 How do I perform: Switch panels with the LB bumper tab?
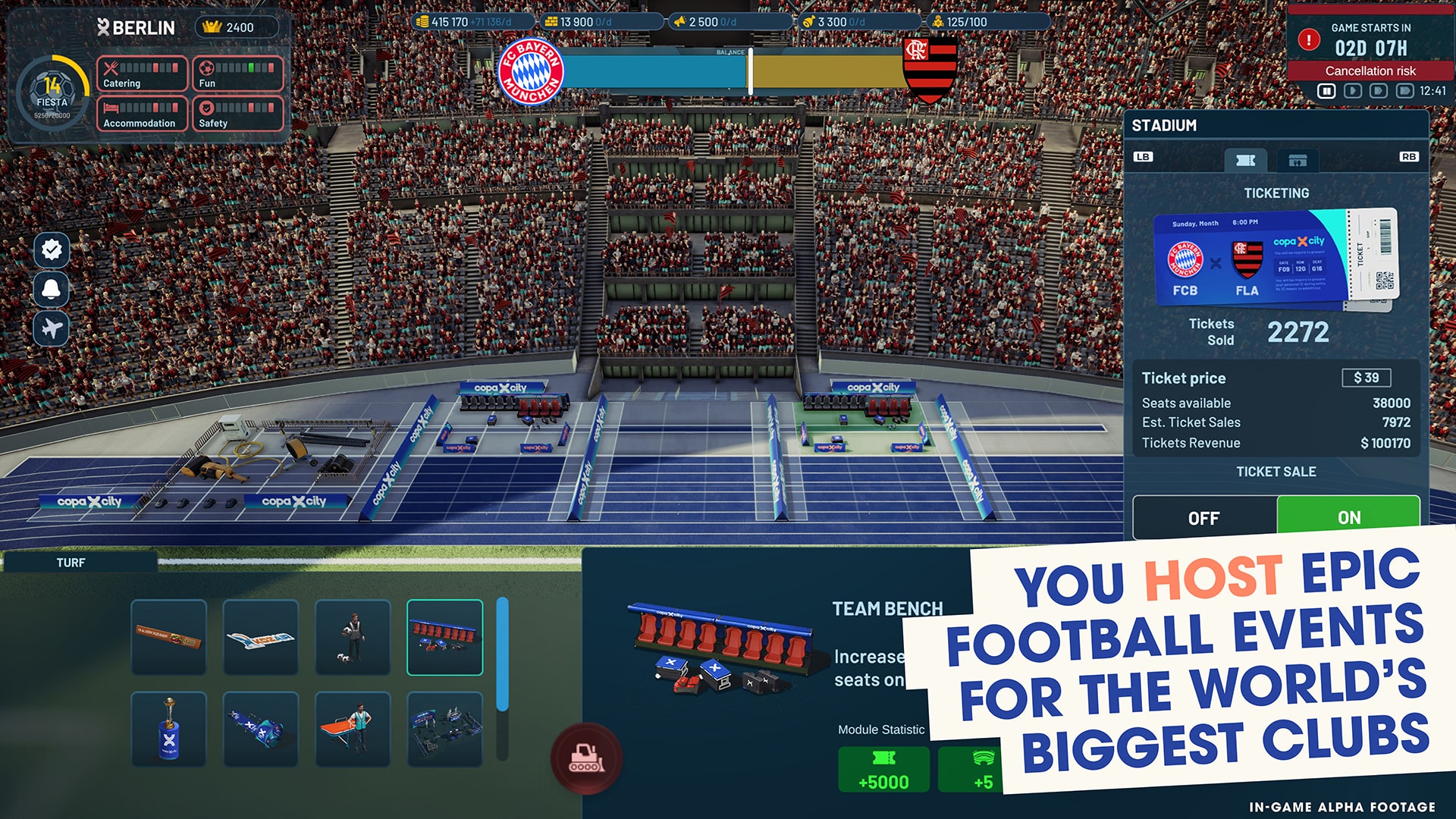(1144, 157)
